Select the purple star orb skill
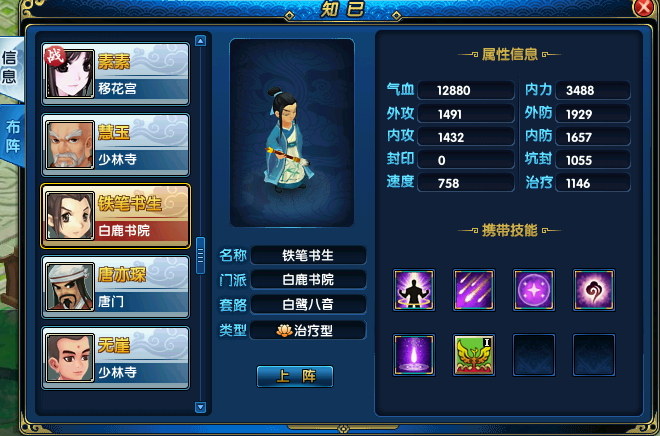This screenshot has width=660, height=436. pos(533,290)
